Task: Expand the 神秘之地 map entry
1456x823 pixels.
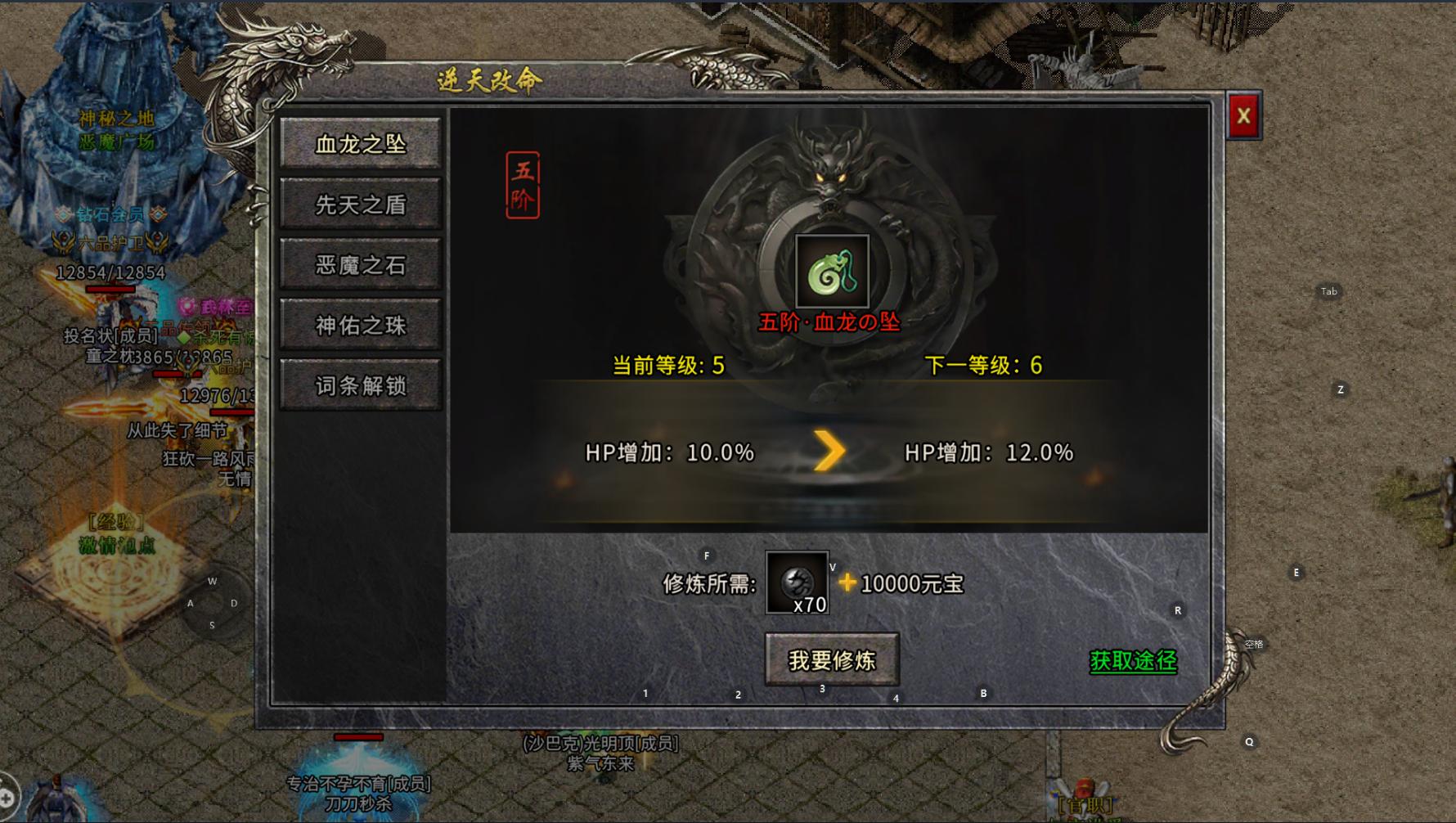Action: point(119,118)
